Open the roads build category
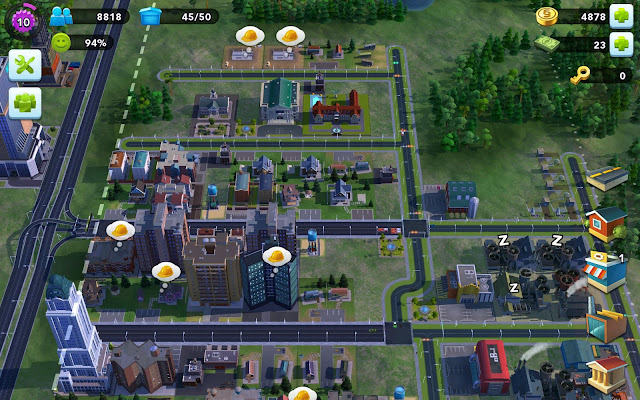This screenshot has width=640, height=400. pyautogui.click(x=607, y=180)
